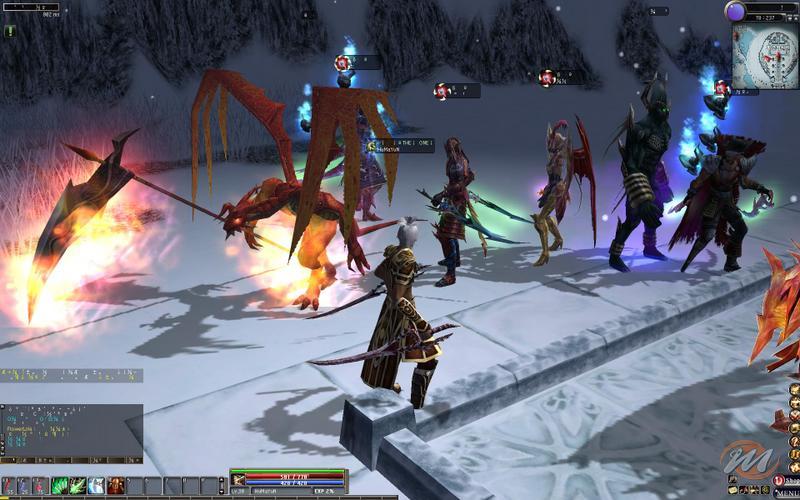Use the white-blue burst skill icon
Image resolution: width=800 pixels, height=500 pixels.
click(x=96, y=486)
